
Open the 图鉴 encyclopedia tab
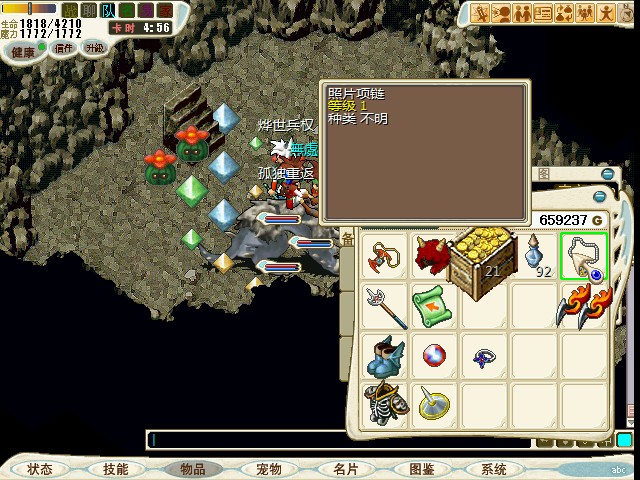click(x=421, y=469)
